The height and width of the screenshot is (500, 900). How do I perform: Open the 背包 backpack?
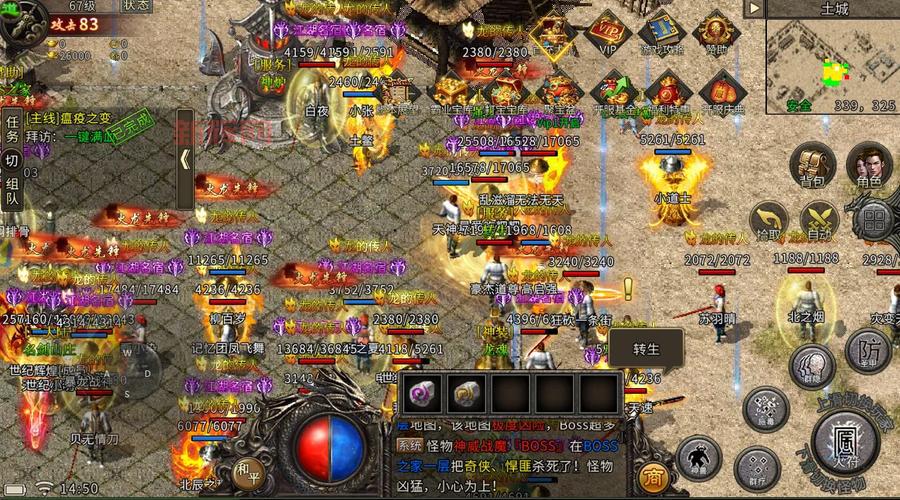(x=813, y=167)
